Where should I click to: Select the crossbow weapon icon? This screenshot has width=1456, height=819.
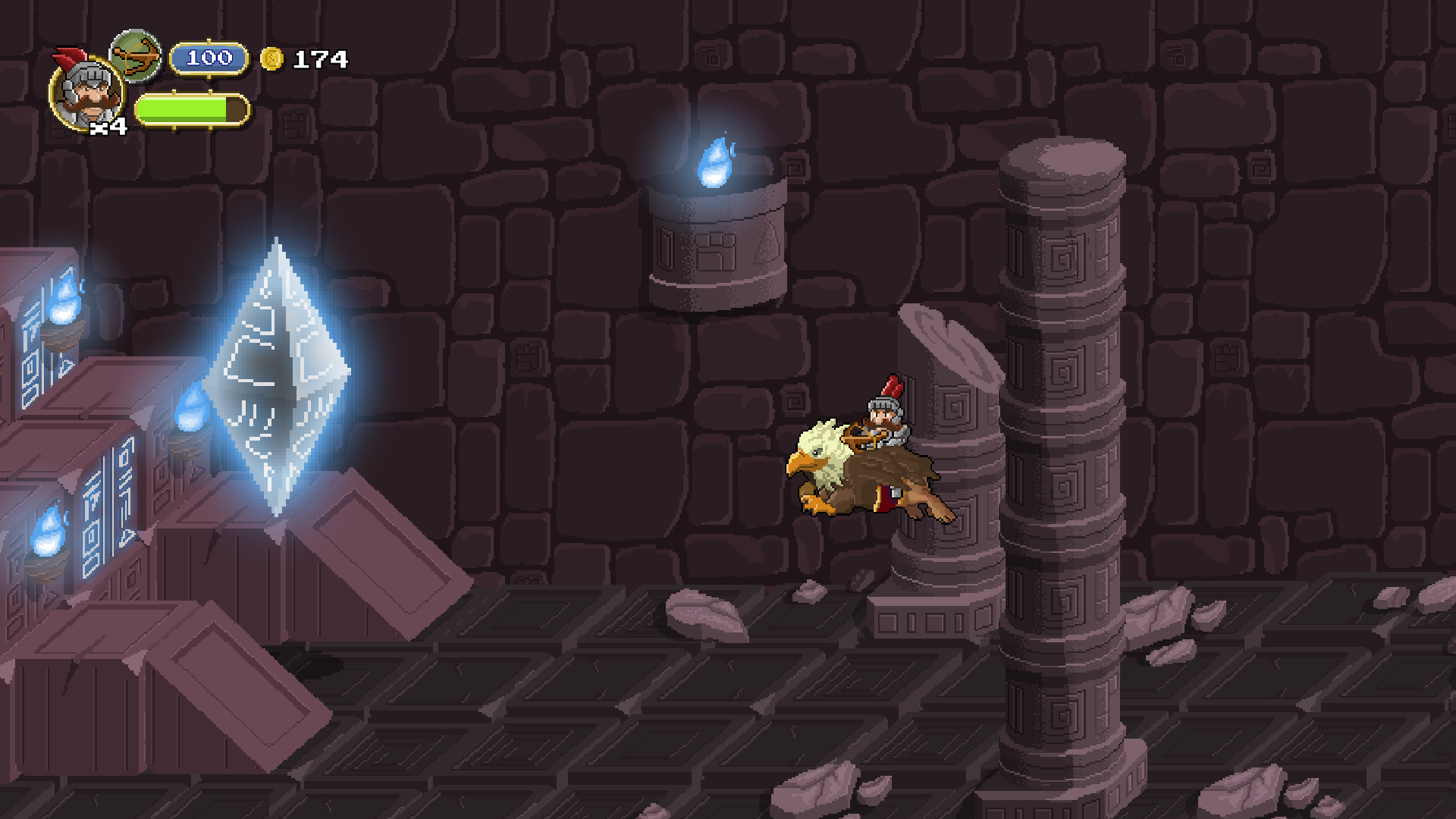point(136,56)
